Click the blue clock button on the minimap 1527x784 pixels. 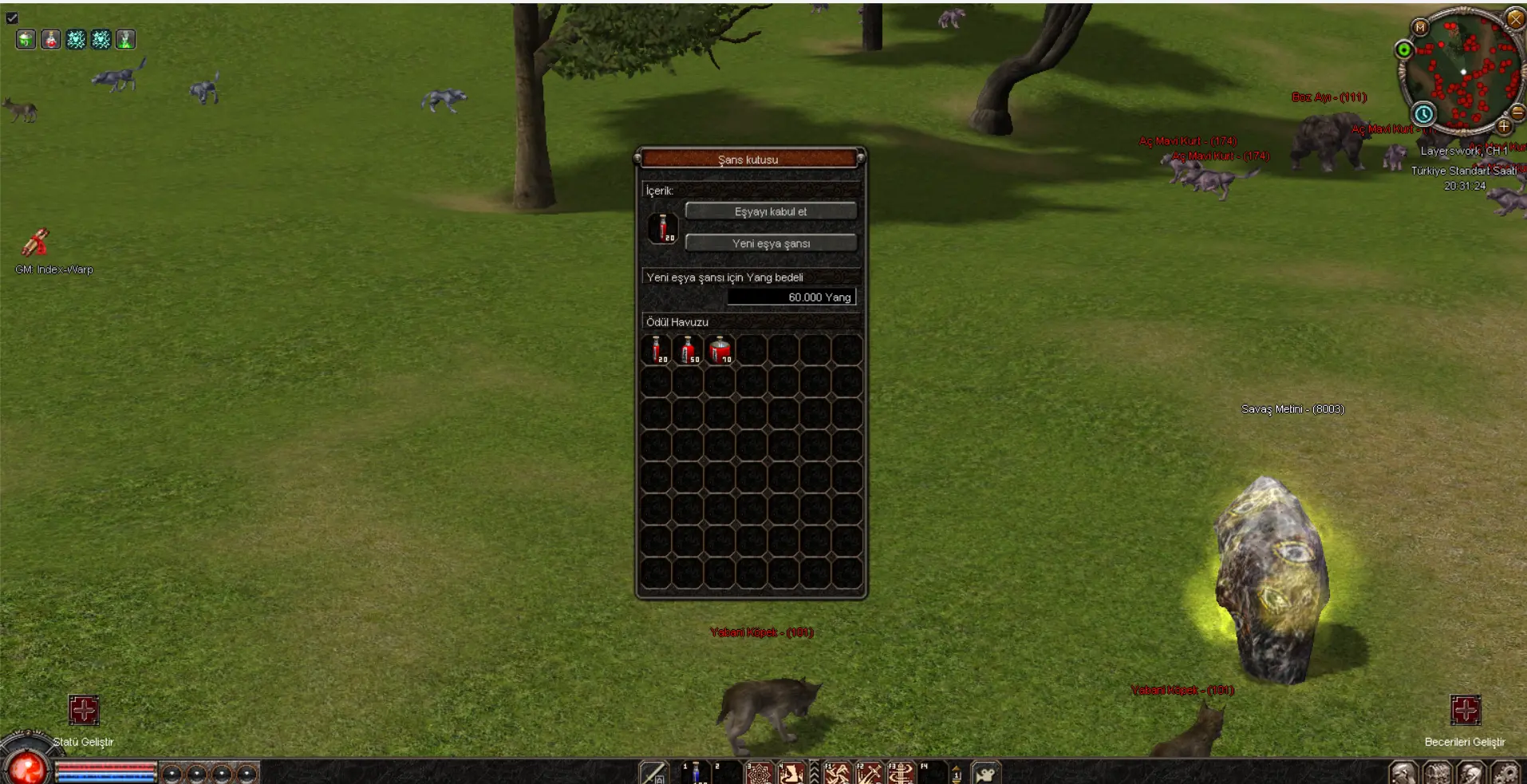(x=1423, y=113)
